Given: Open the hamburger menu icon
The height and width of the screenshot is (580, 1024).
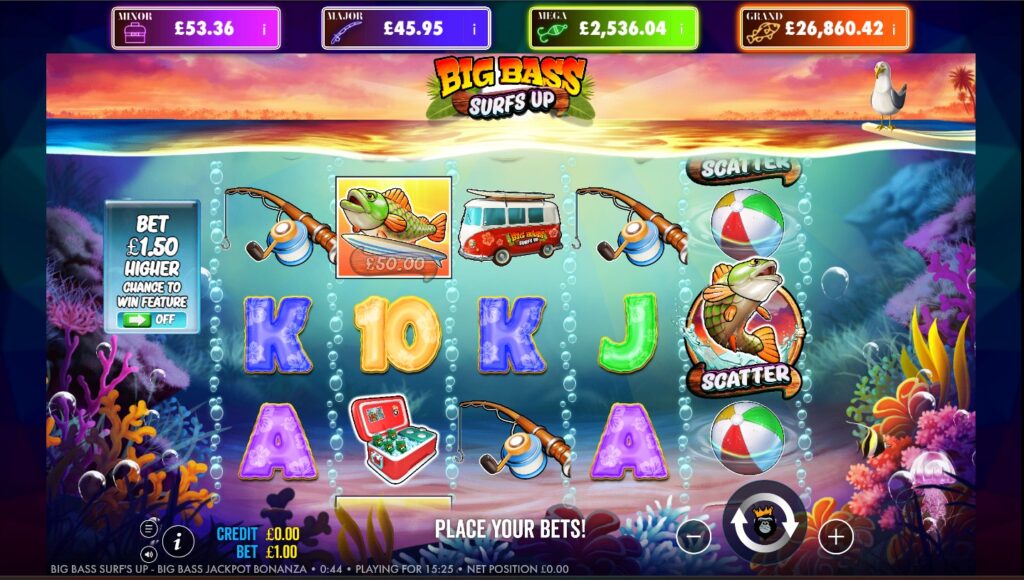Looking at the screenshot, I should coord(149,528).
